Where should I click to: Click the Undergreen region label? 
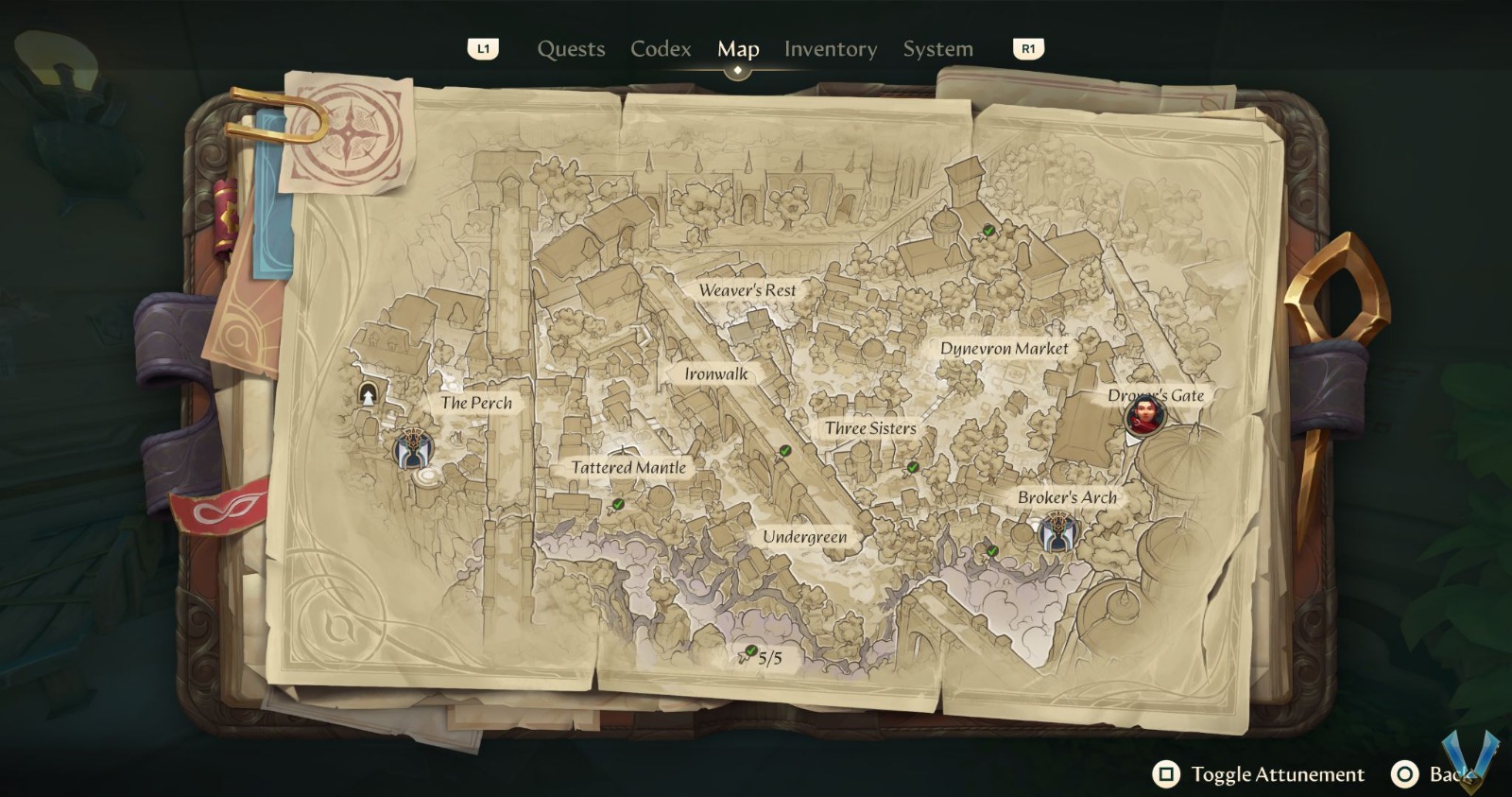point(805,536)
